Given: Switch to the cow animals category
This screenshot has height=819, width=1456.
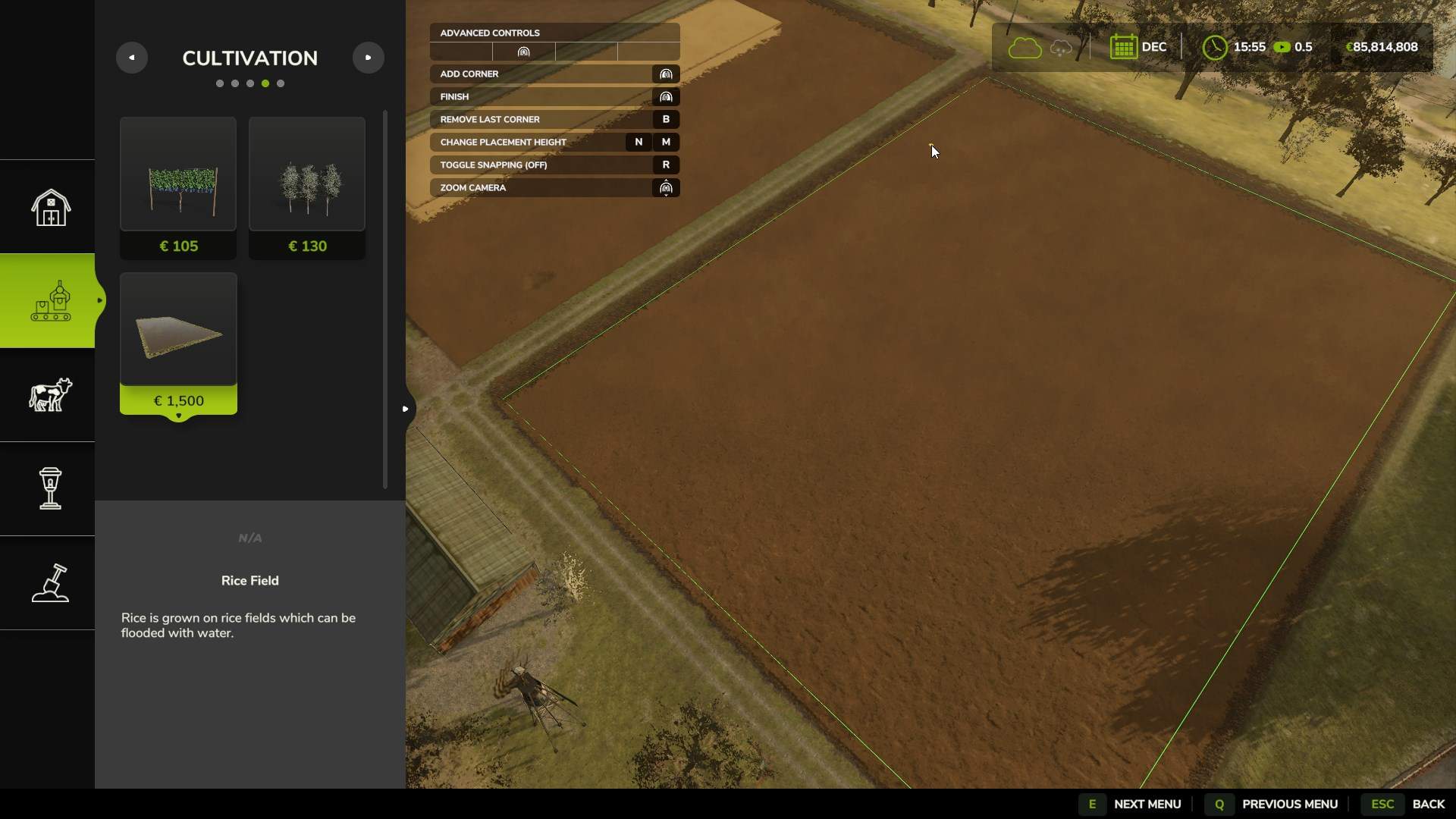Looking at the screenshot, I should pyautogui.click(x=50, y=395).
